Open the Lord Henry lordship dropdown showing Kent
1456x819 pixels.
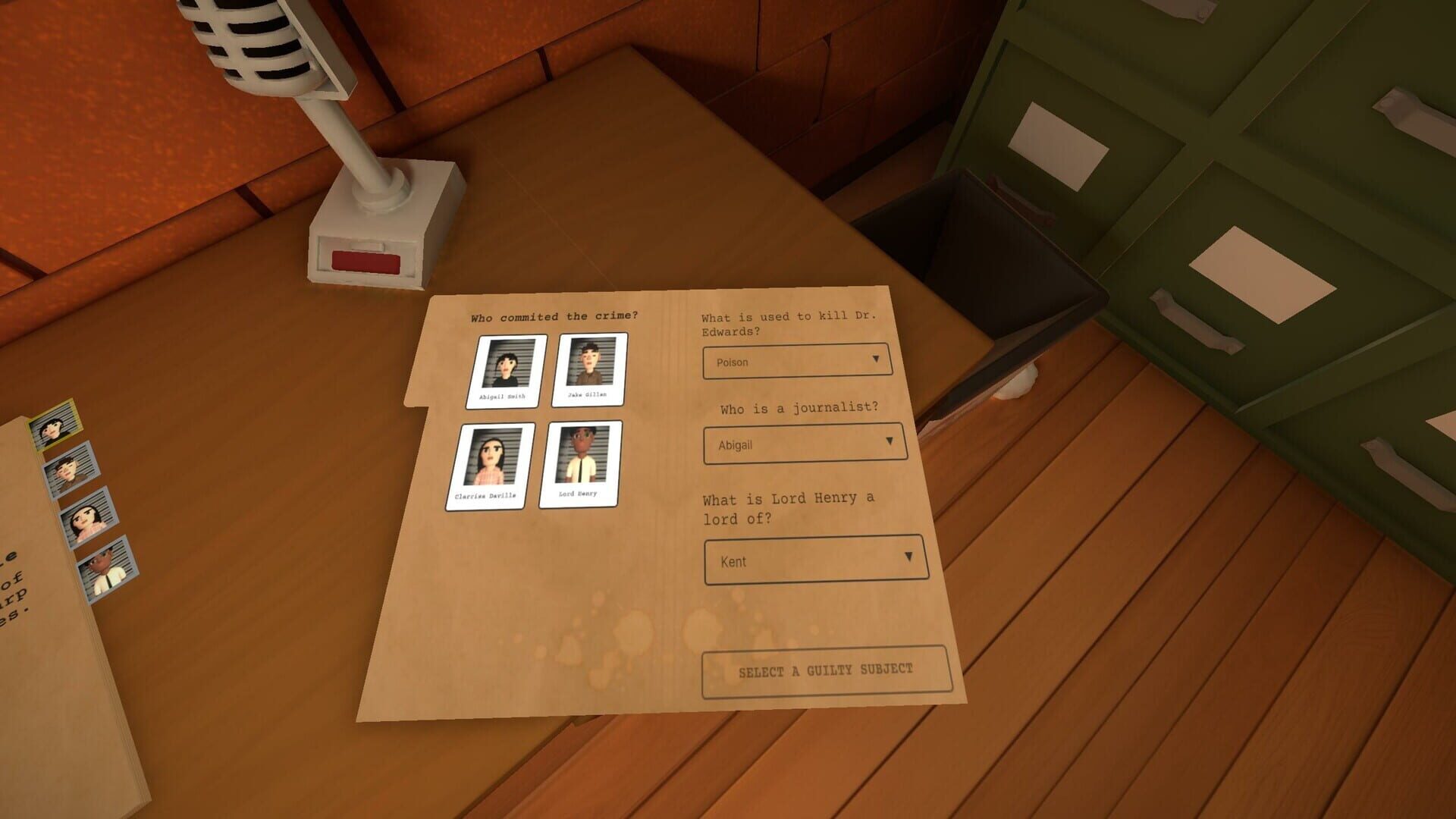pos(815,559)
